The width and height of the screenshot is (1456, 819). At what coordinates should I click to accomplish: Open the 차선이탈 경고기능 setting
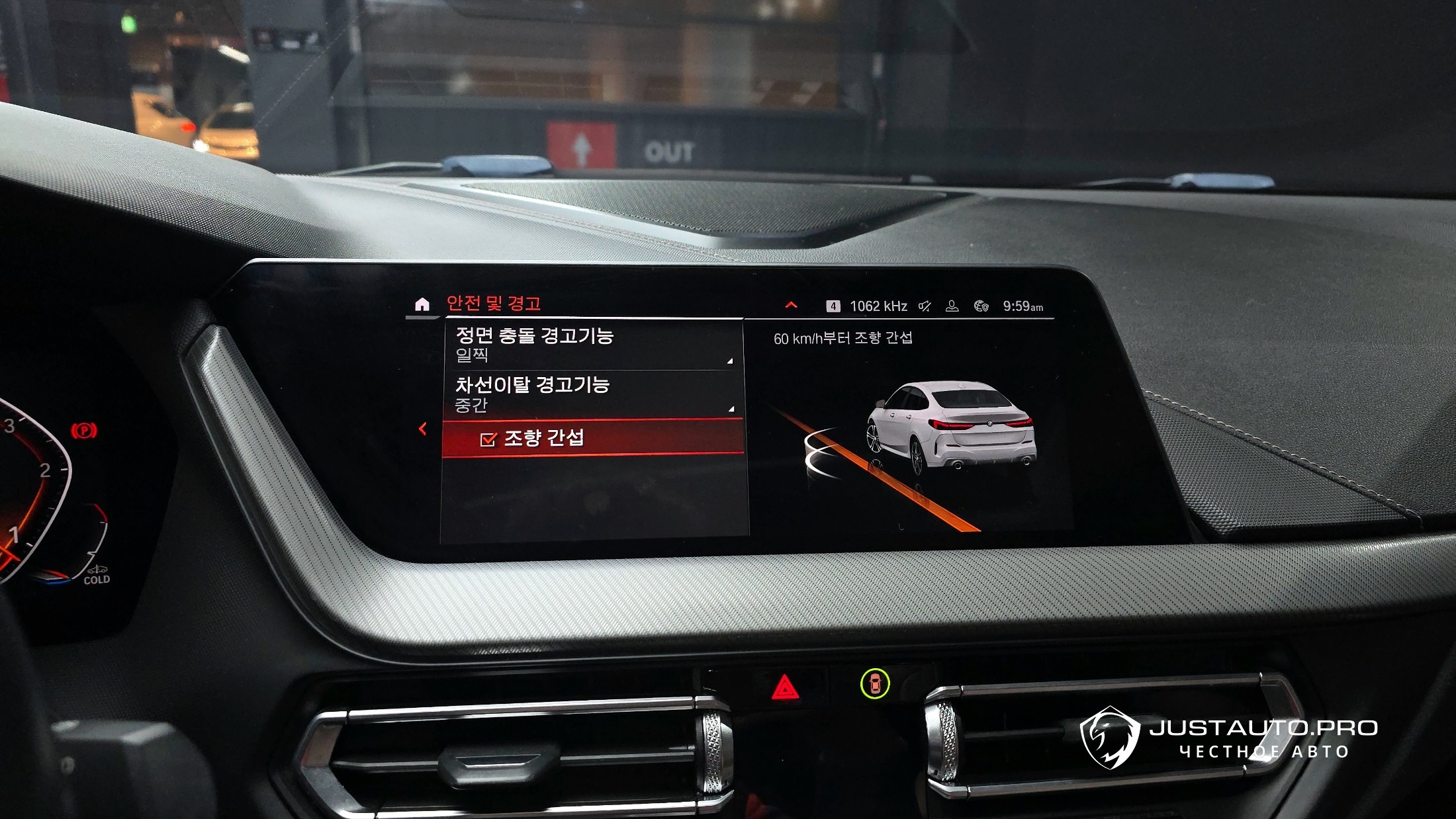click(x=592, y=394)
